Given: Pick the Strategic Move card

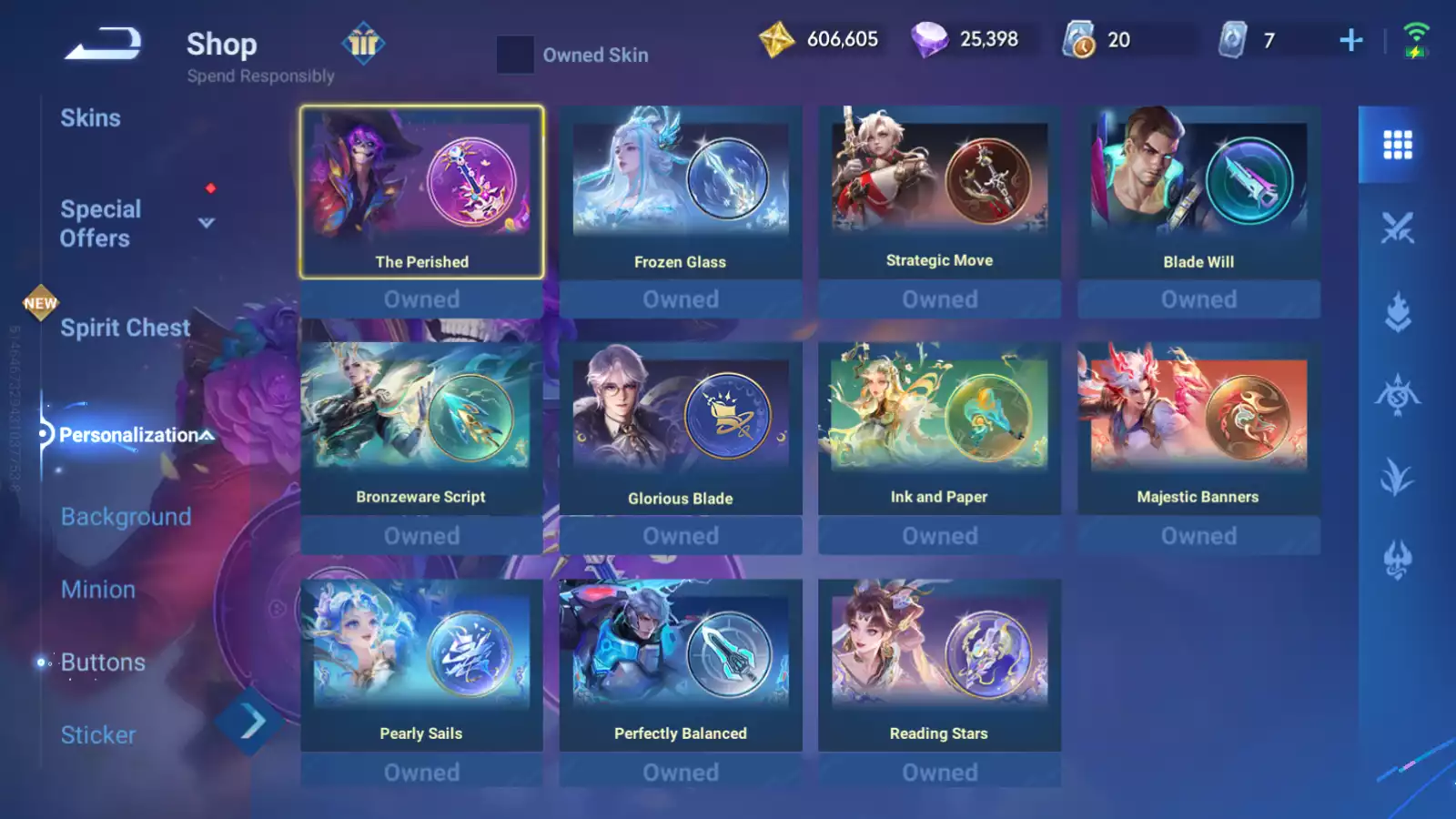Looking at the screenshot, I should pyautogui.click(x=939, y=192).
